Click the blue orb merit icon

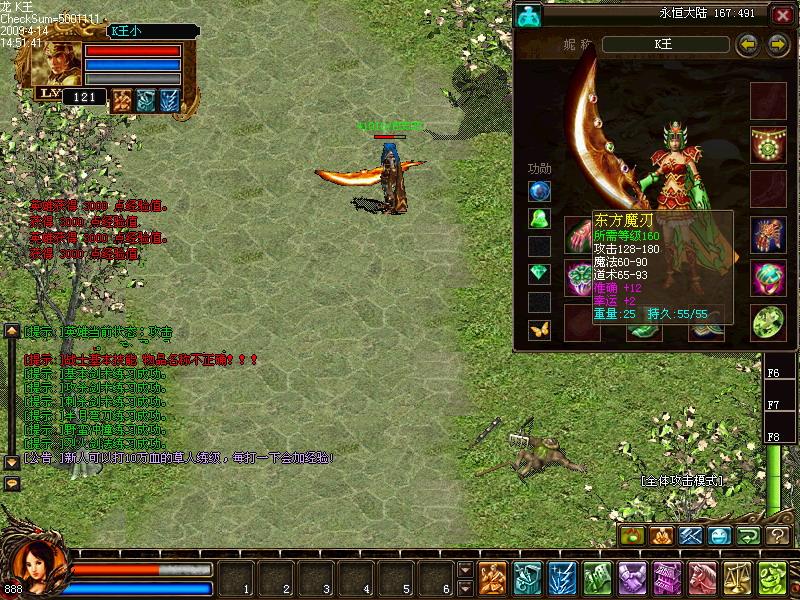(540, 191)
